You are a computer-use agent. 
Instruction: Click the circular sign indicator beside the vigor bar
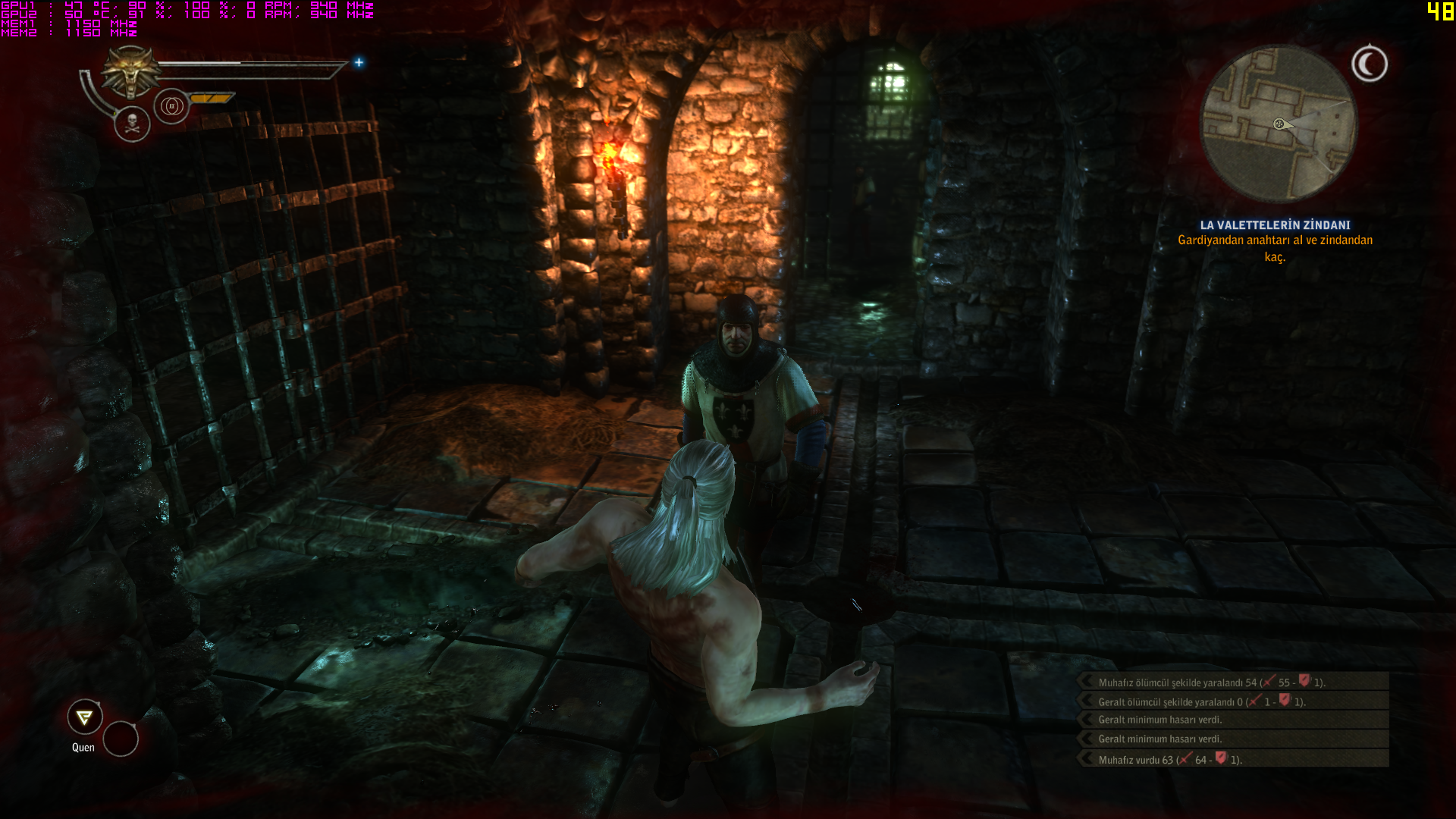[x=171, y=106]
